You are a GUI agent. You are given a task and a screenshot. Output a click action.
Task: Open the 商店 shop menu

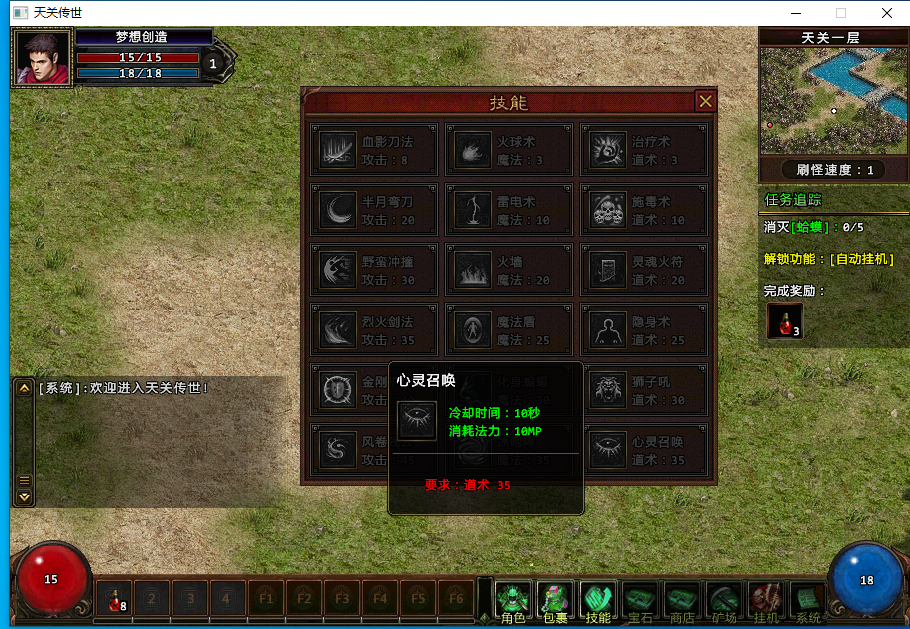[682, 601]
